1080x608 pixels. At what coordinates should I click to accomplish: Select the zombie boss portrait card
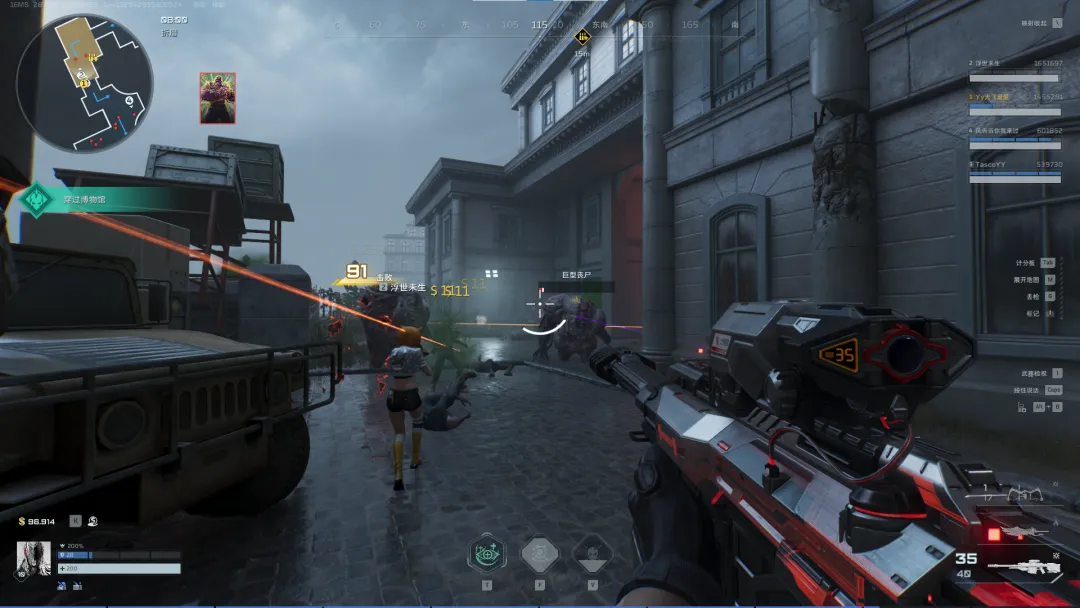[x=217, y=98]
